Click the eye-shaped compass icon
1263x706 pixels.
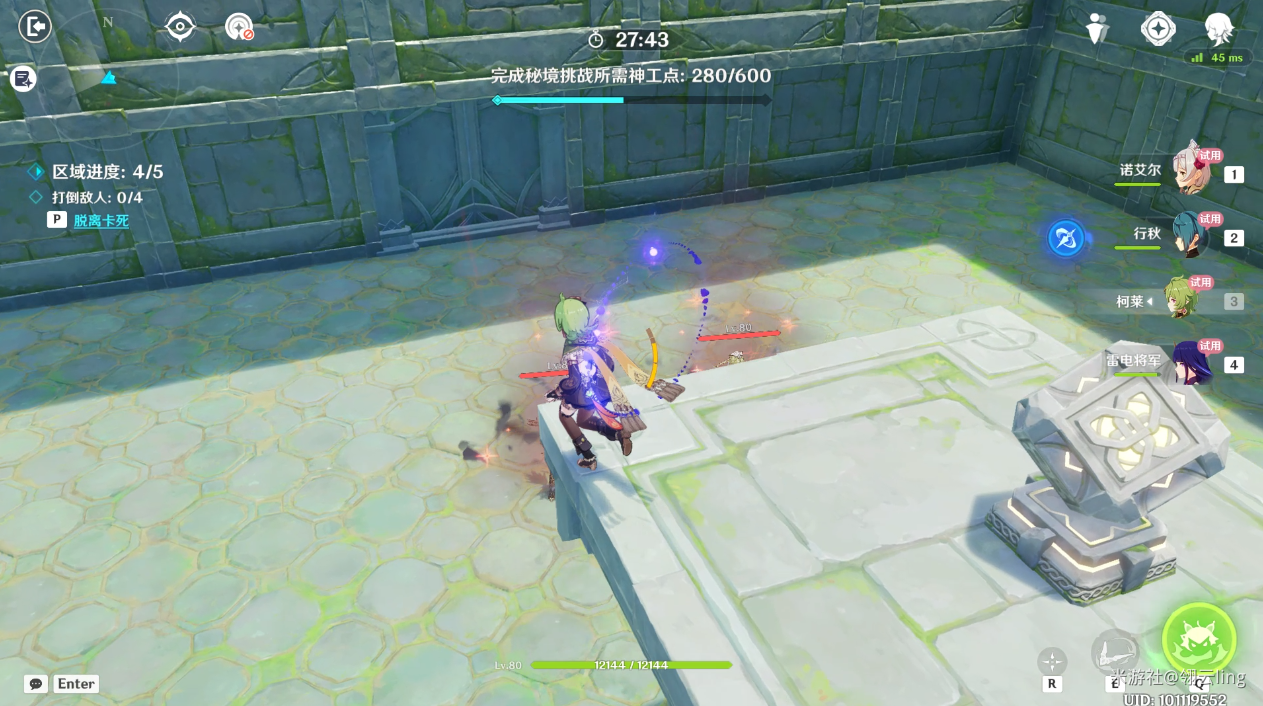[180, 26]
